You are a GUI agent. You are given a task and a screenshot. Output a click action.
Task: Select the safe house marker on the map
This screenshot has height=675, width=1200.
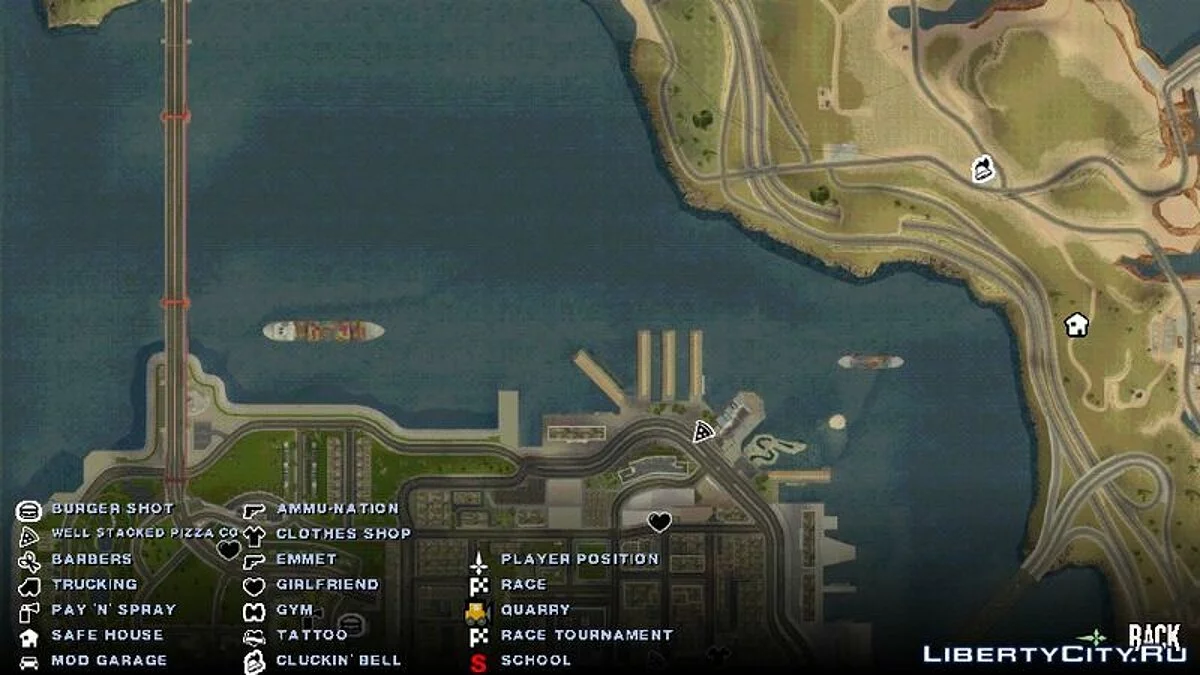click(x=1076, y=324)
